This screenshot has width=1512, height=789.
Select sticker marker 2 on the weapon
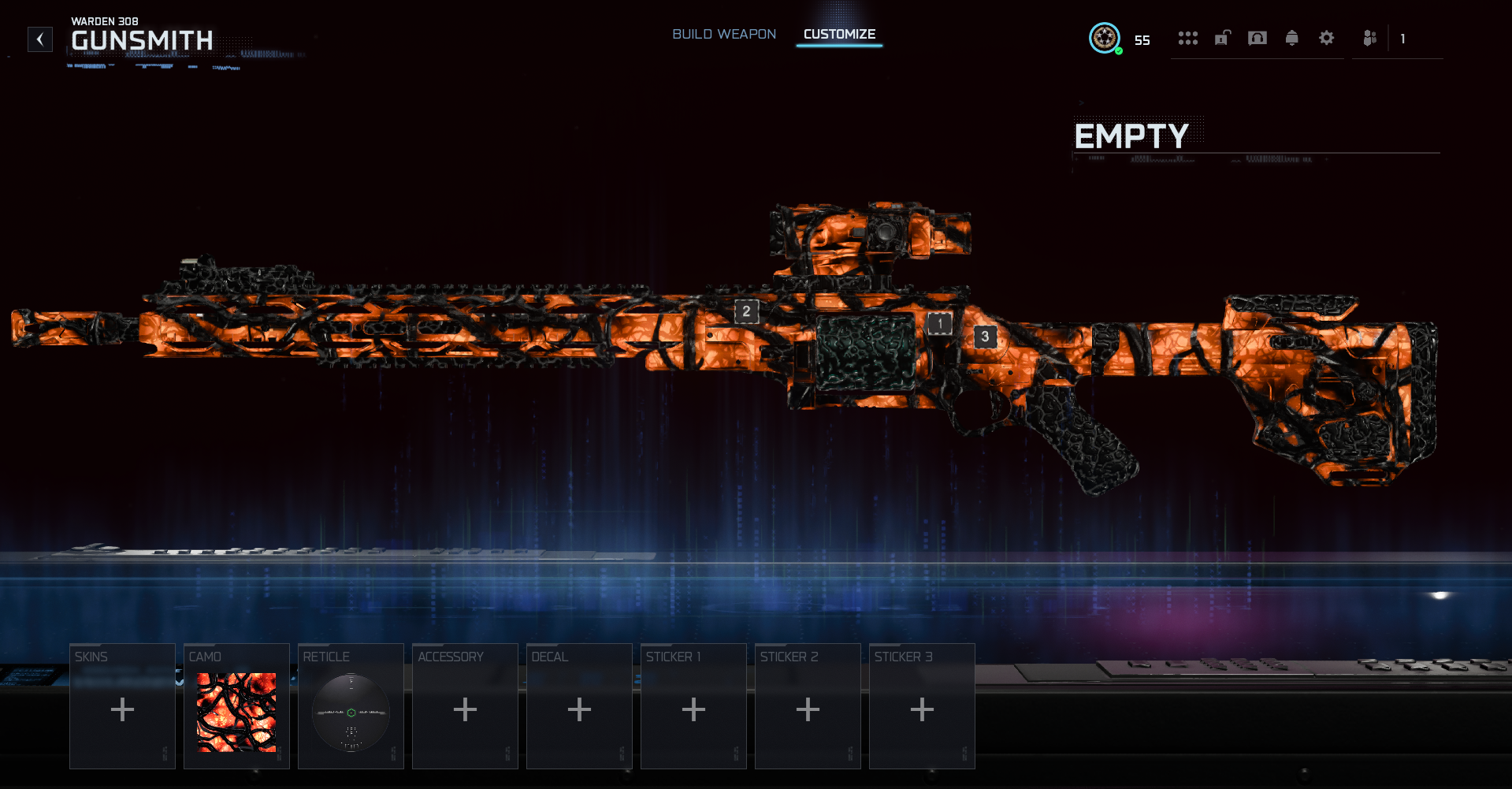(747, 311)
